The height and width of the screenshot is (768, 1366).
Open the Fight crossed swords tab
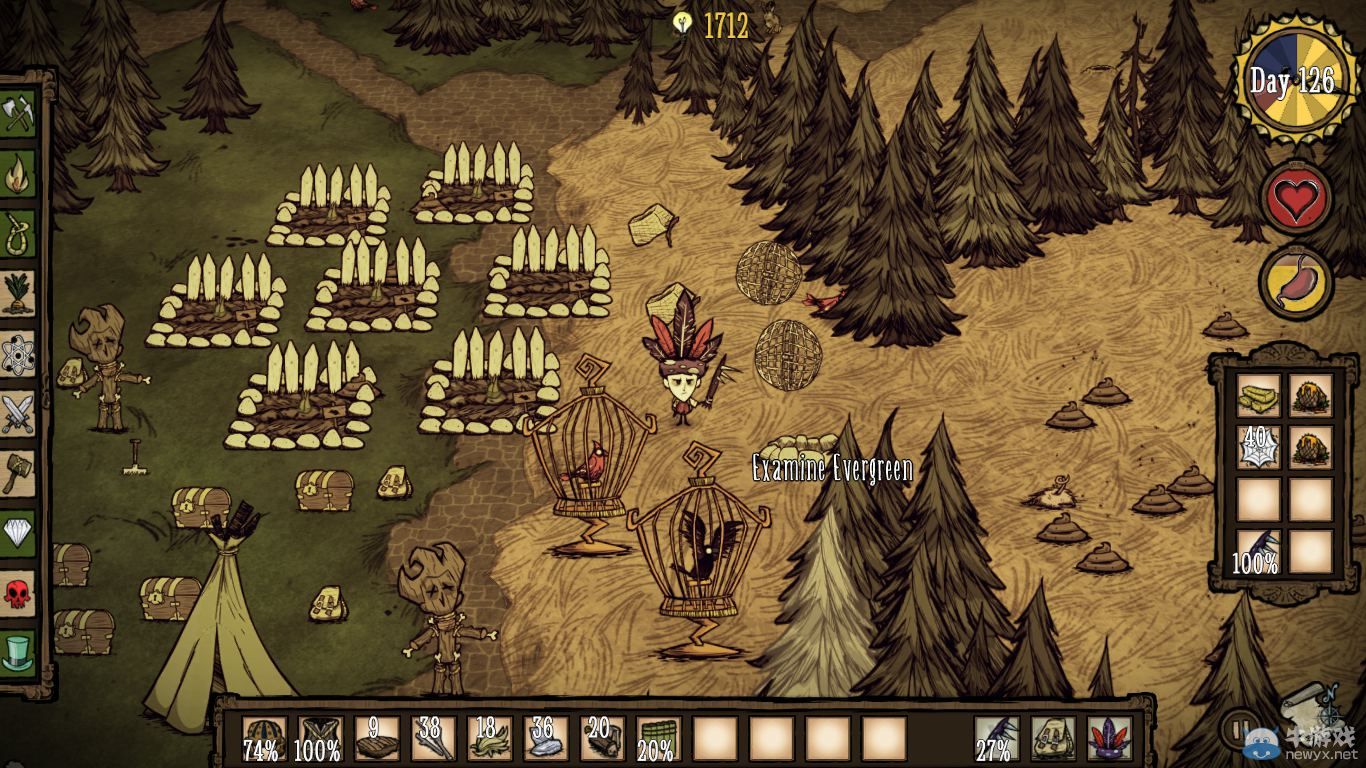click(18, 412)
